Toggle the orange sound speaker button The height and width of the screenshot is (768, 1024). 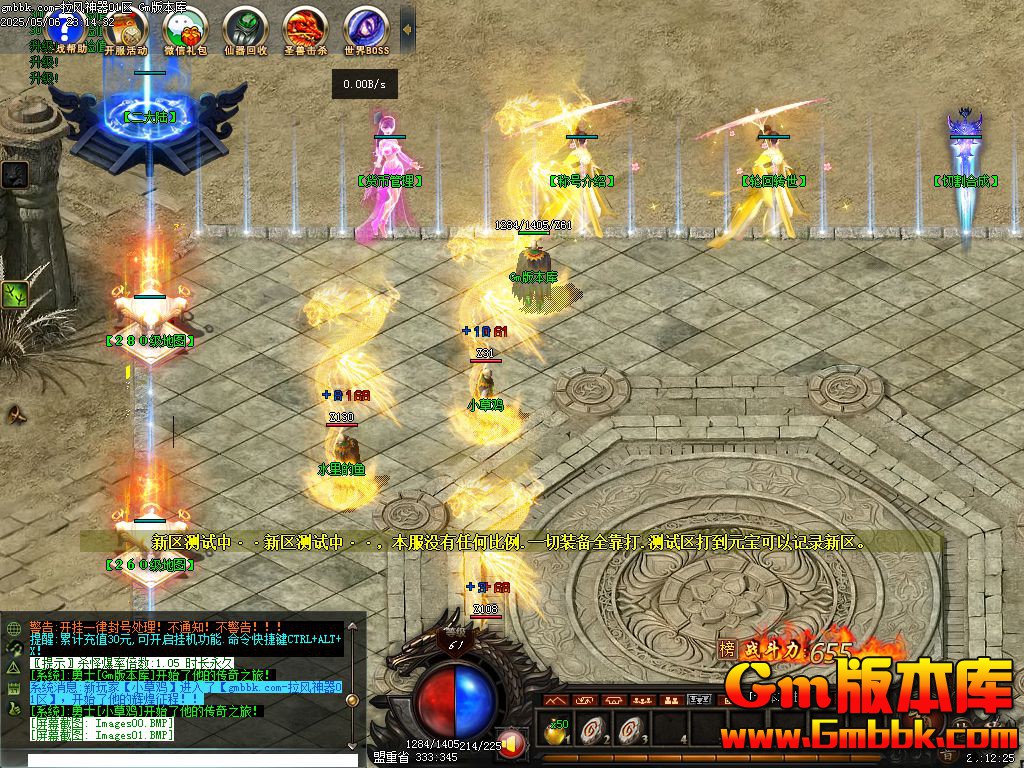click(x=513, y=743)
